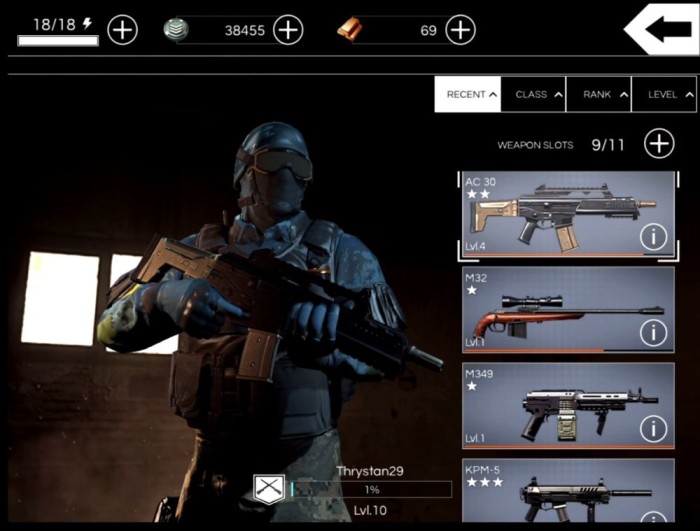Select the AC 30 rifle card
The width and height of the screenshot is (700, 531).
pos(550,214)
